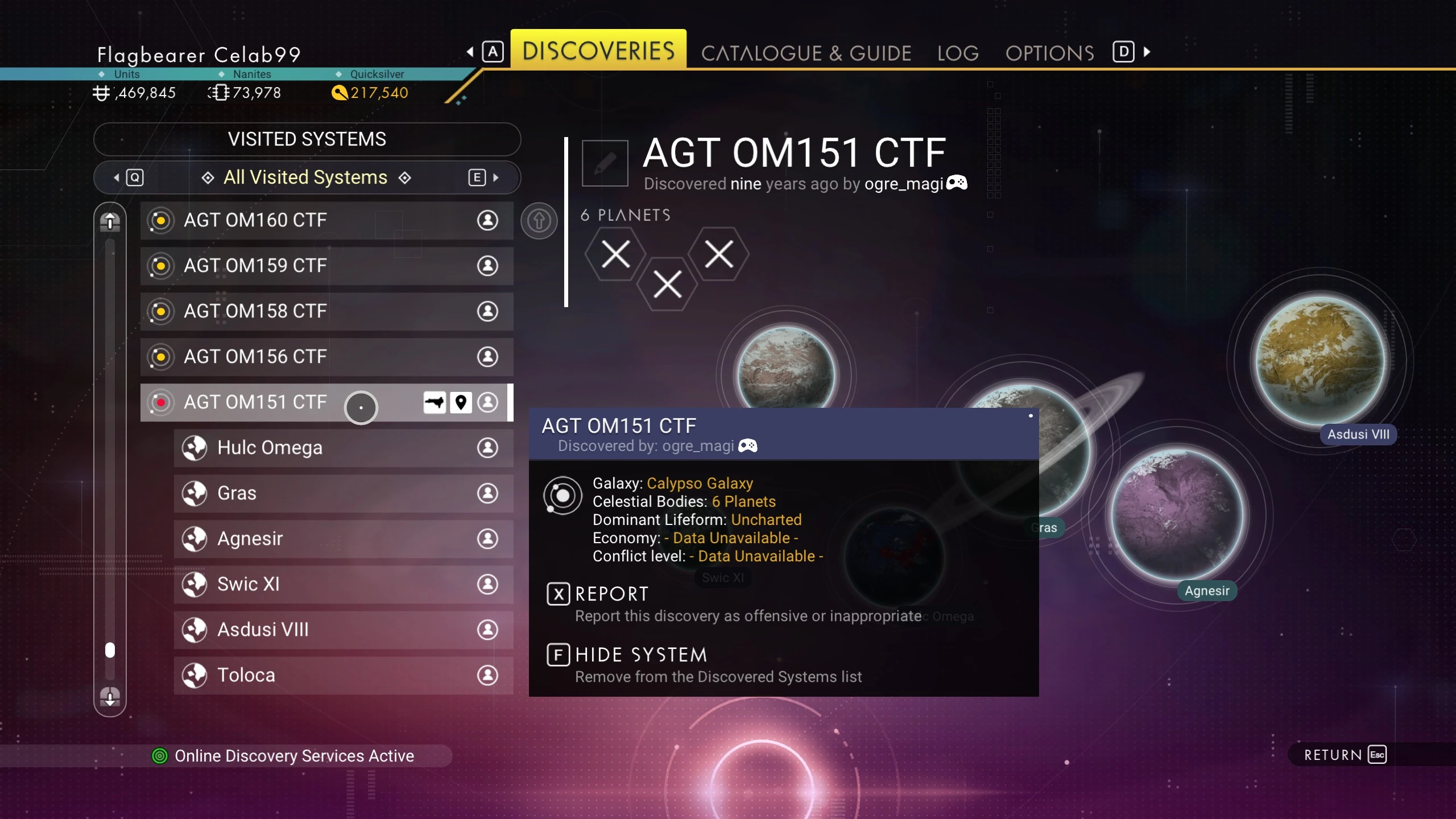Hide system from the Discovered Systems list
The height and width of the screenshot is (819, 1456).
(640, 655)
